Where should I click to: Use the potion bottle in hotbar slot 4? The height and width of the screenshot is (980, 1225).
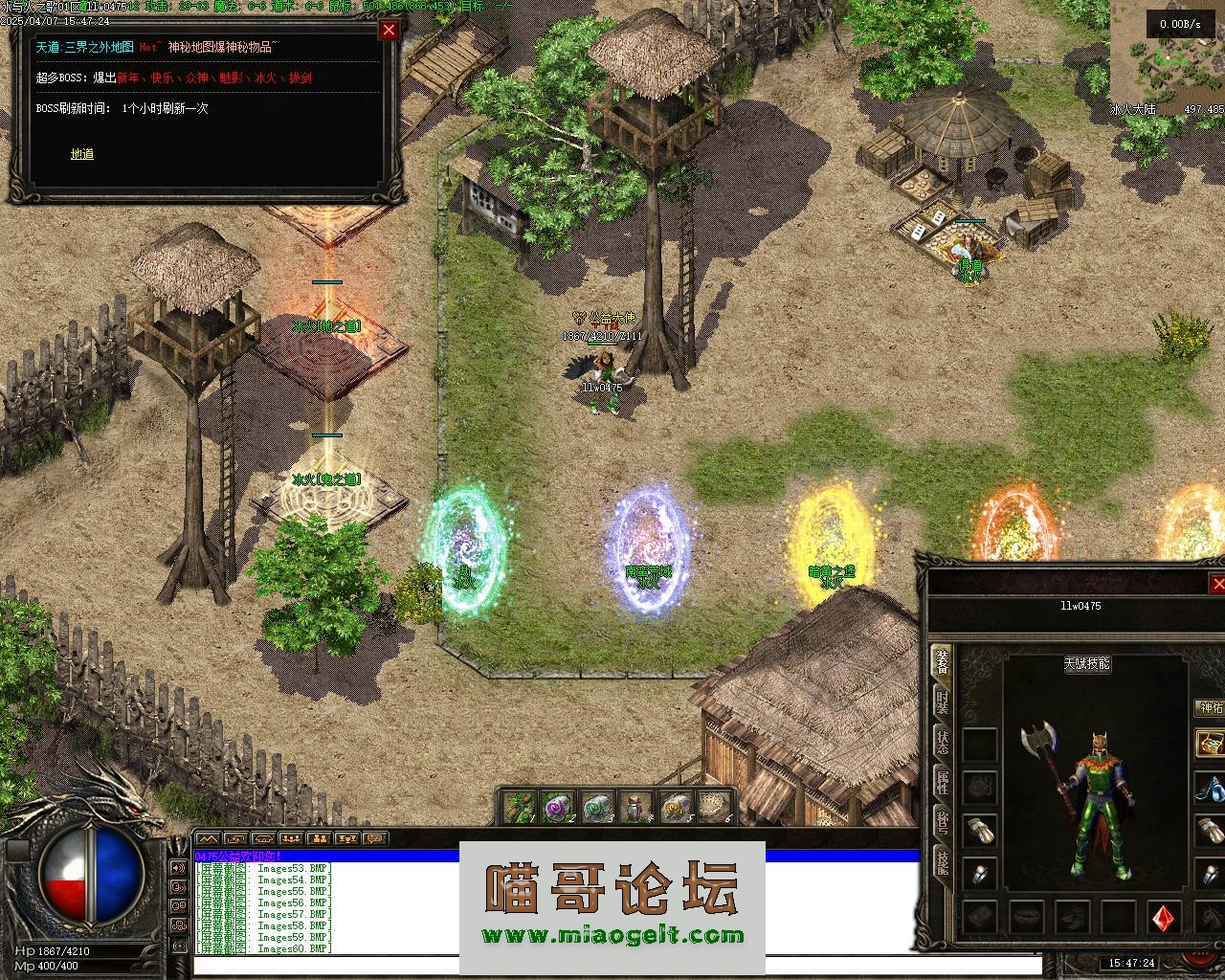point(635,808)
